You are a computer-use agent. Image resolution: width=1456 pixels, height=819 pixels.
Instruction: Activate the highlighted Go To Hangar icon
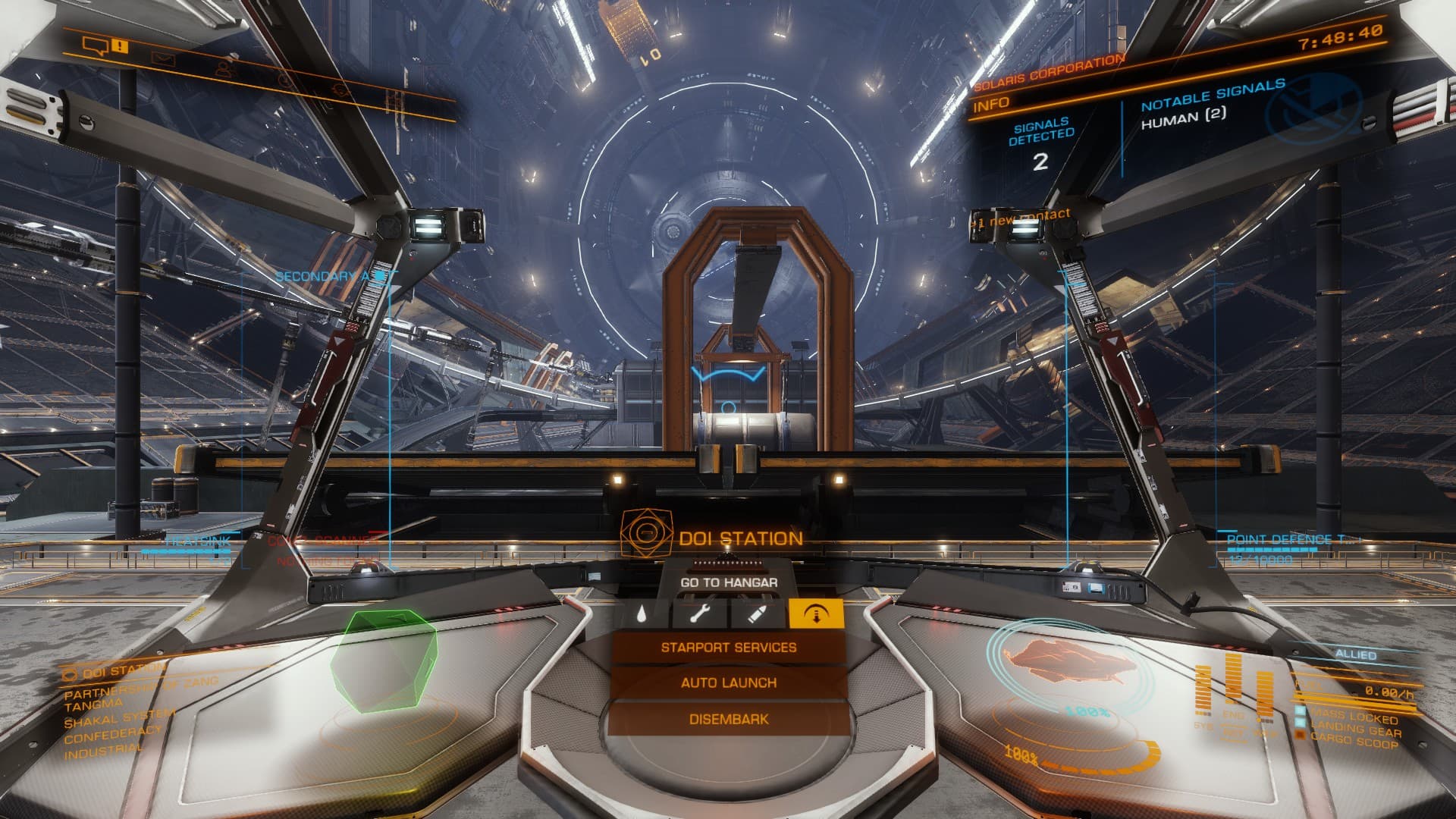[816, 613]
